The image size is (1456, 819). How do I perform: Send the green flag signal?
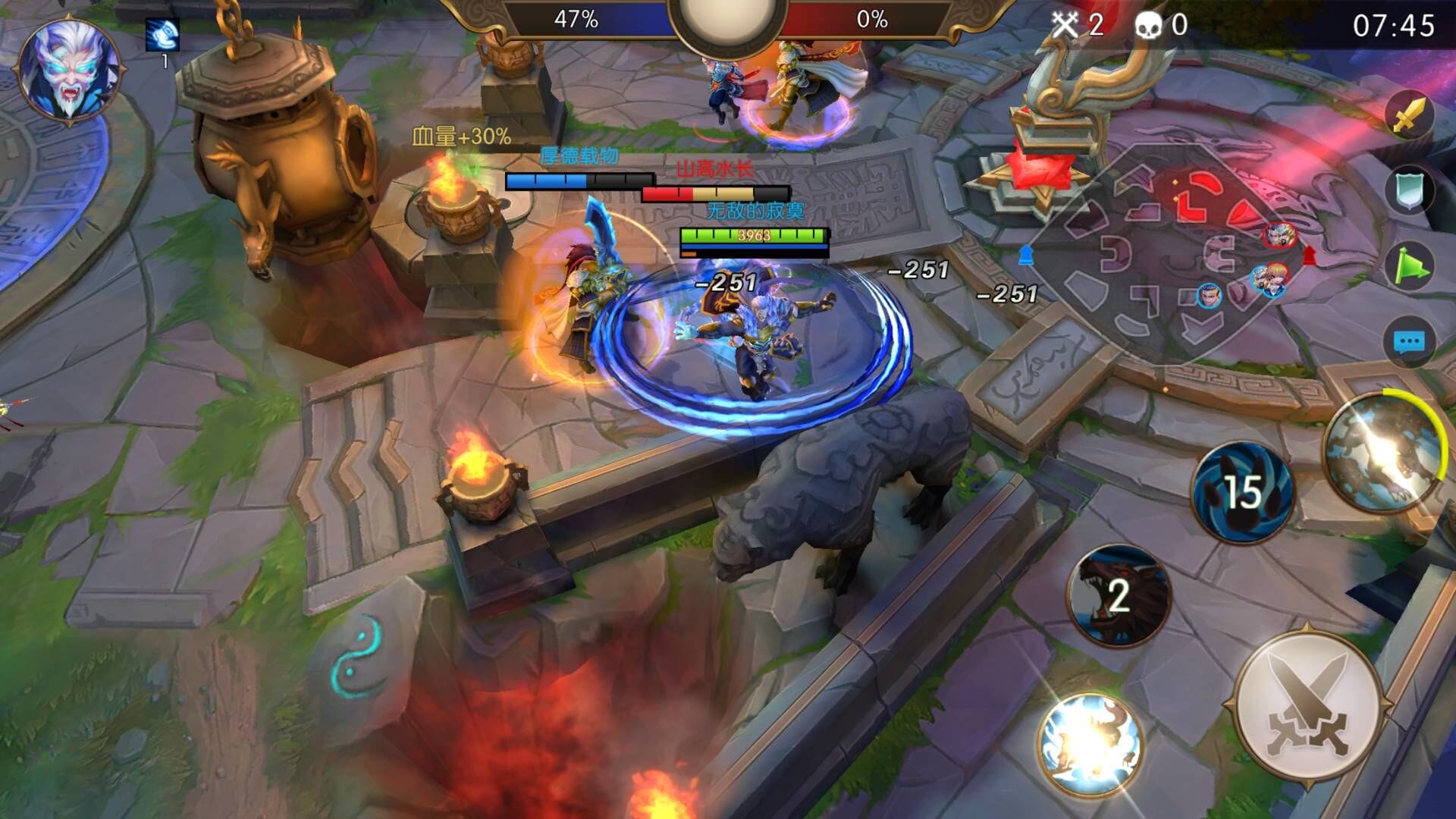tap(1409, 267)
